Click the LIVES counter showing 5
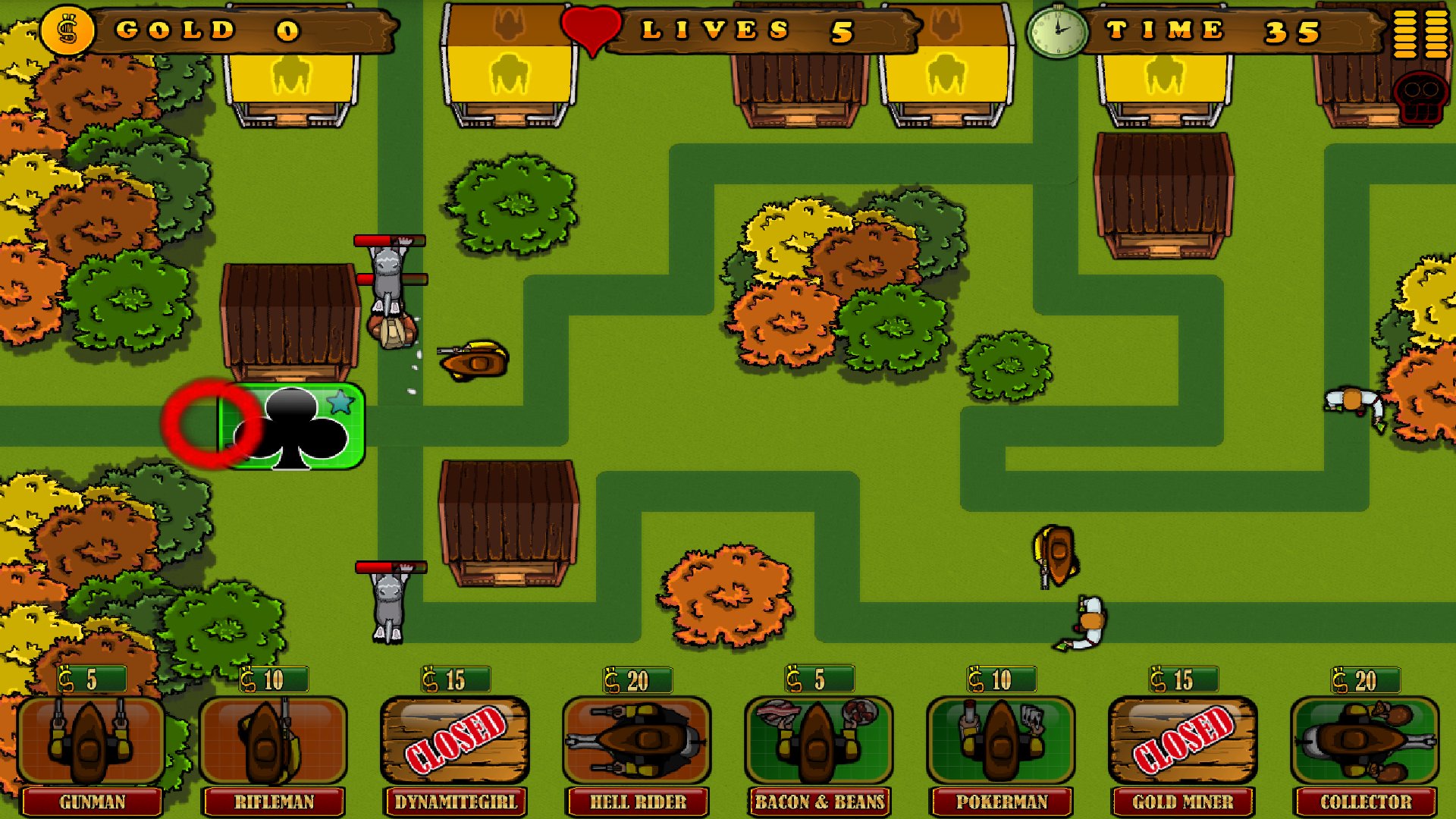 click(758, 30)
